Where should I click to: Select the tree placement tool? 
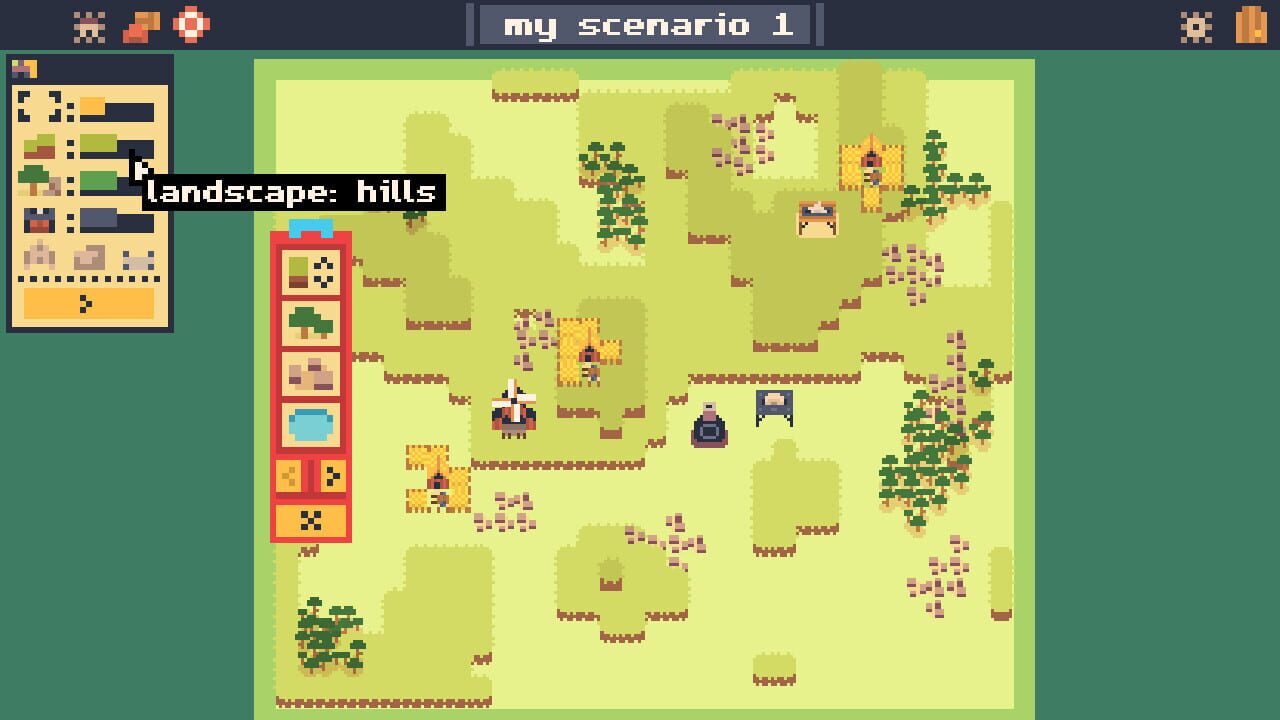[310, 322]
